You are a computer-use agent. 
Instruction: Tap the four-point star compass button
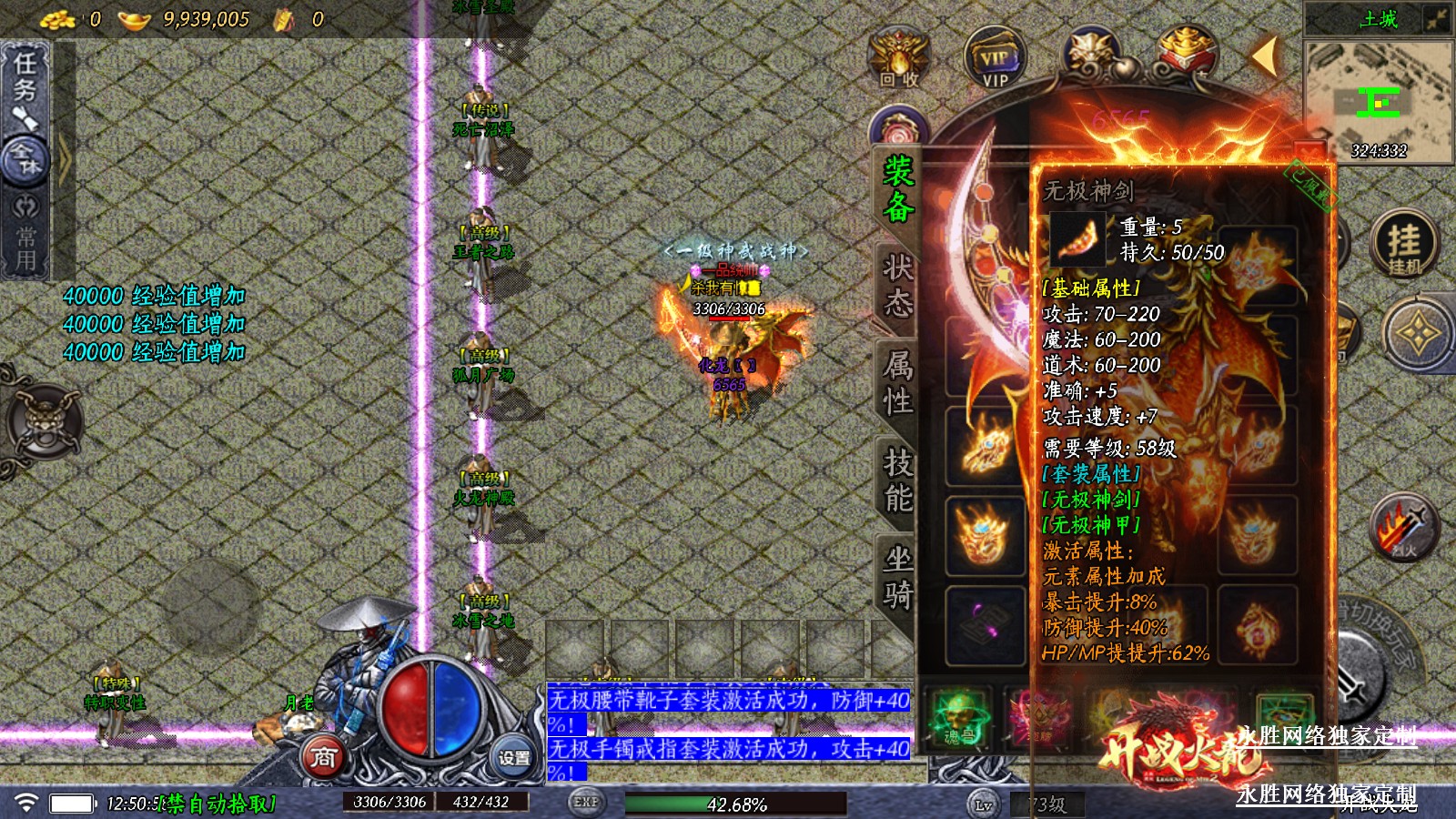coord(1417,334)
